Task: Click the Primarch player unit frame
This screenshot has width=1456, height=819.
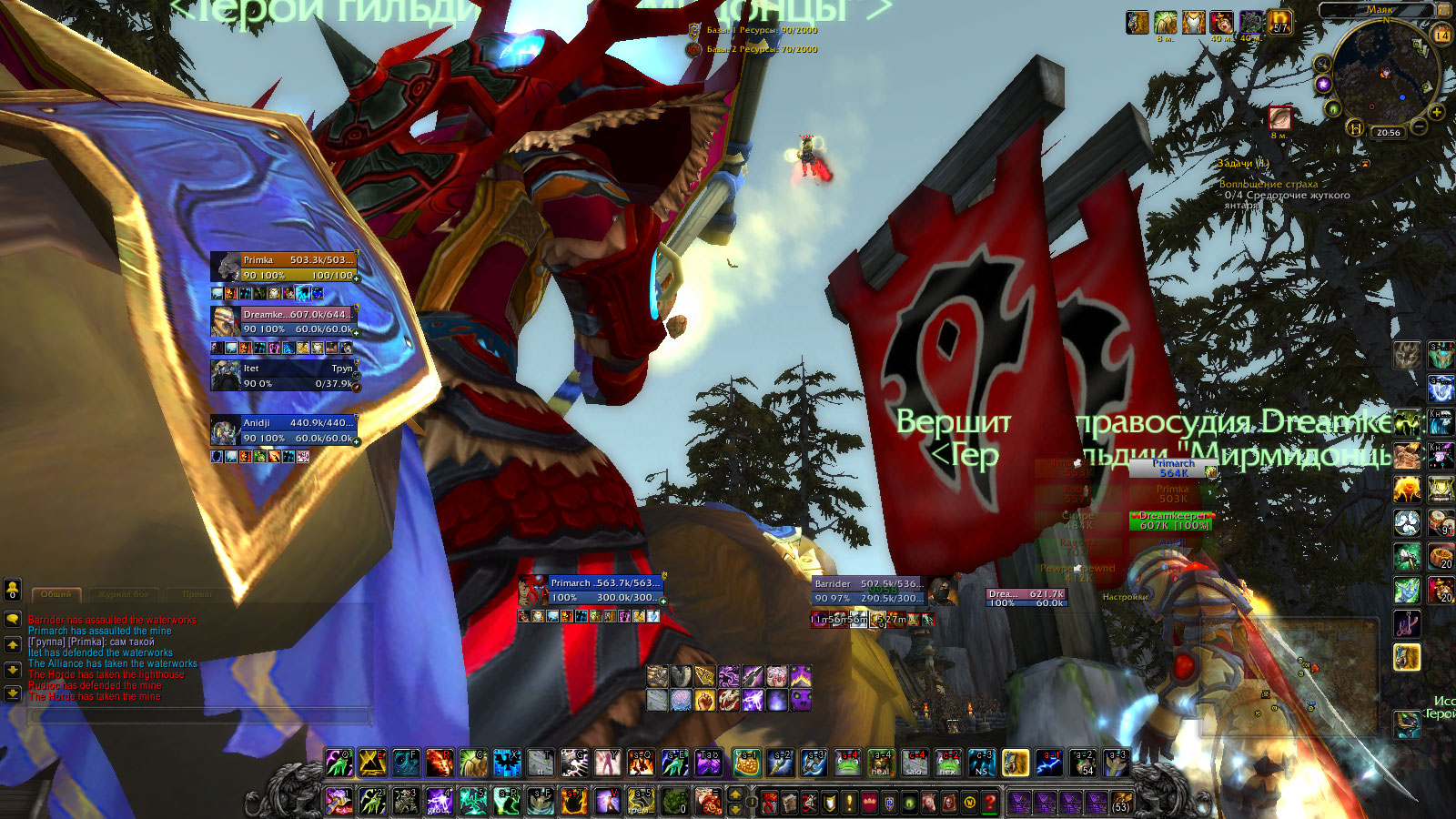Action: tap(602, 590)
